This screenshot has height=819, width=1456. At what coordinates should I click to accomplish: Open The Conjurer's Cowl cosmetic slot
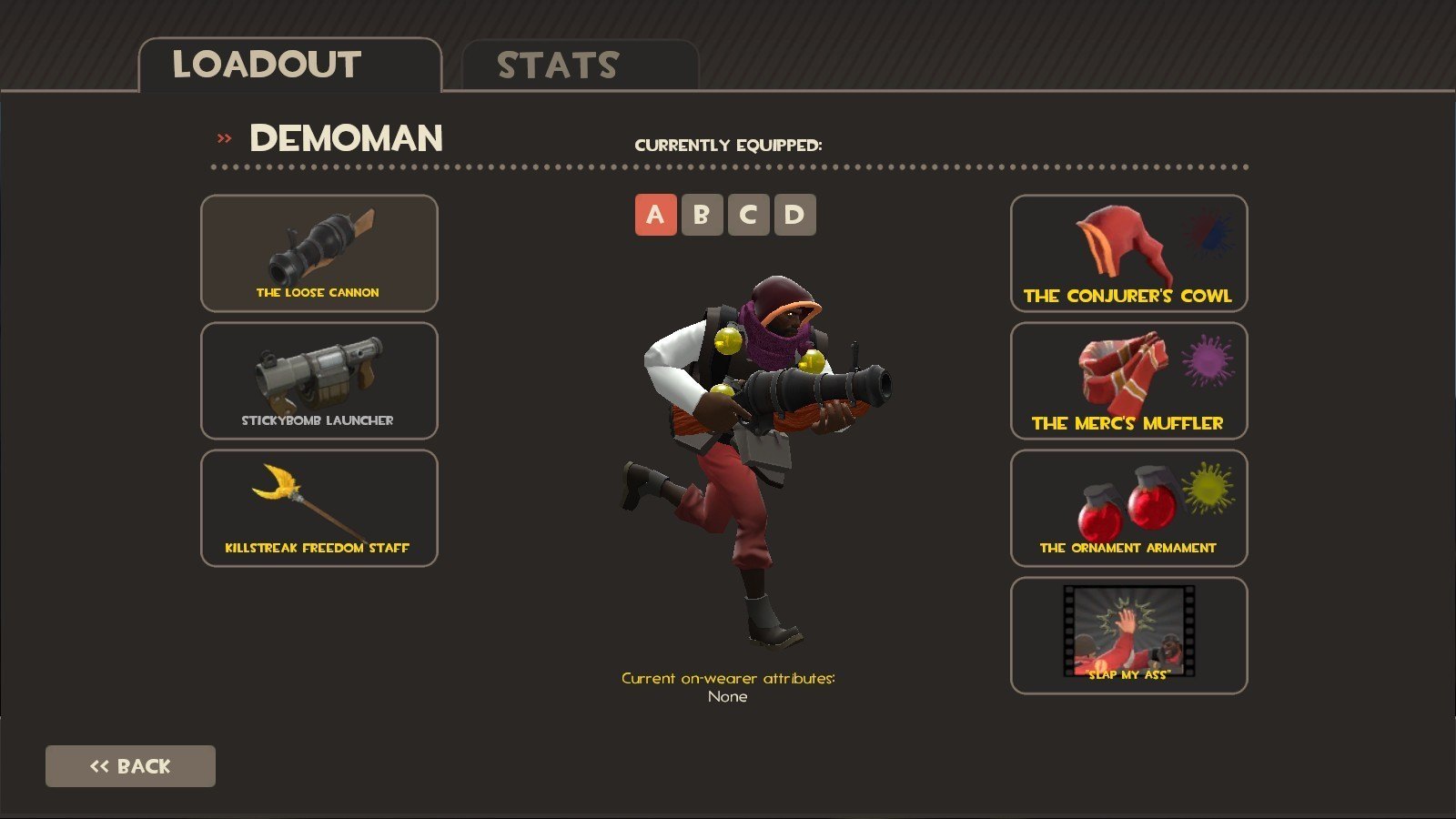point(1128,253)
